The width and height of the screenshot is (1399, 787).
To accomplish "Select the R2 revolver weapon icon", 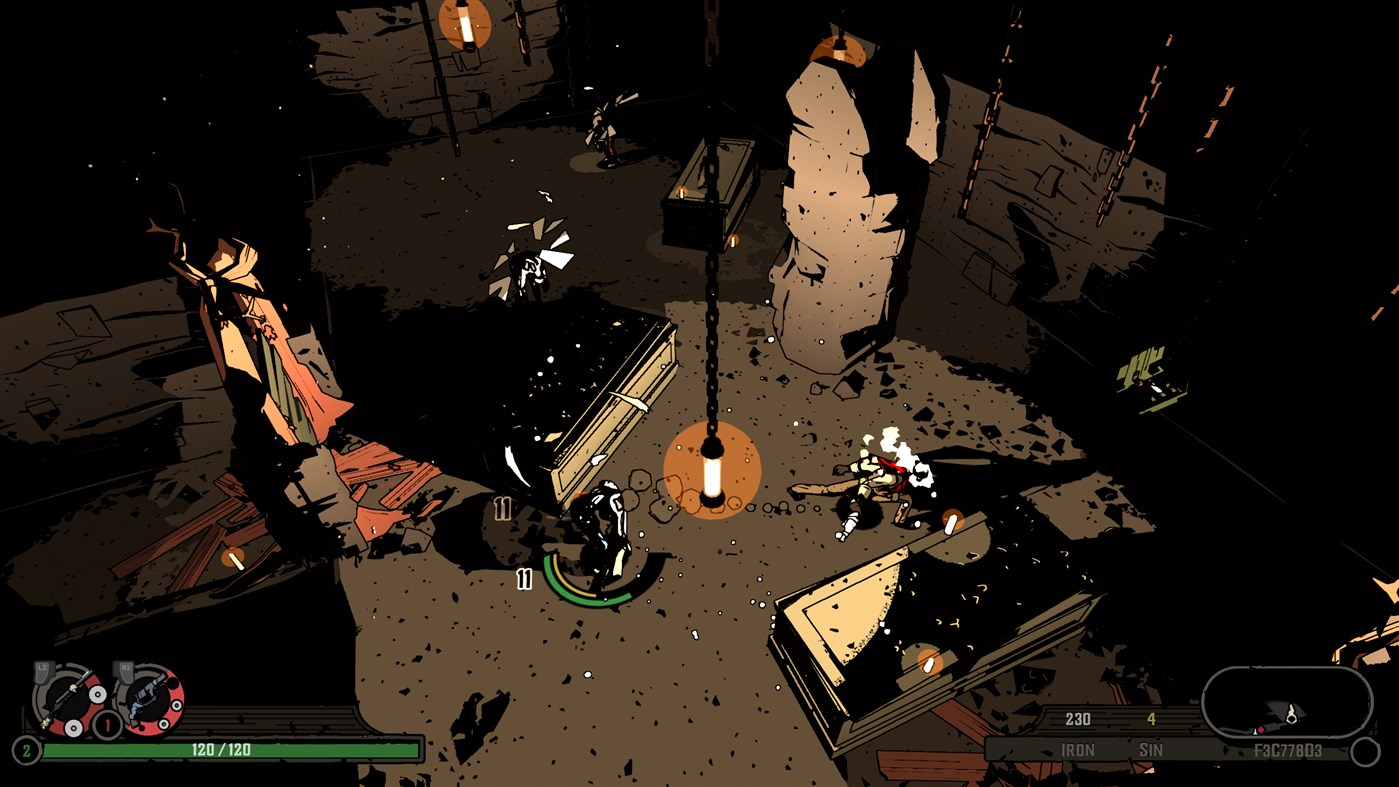I will coord(149,700).
